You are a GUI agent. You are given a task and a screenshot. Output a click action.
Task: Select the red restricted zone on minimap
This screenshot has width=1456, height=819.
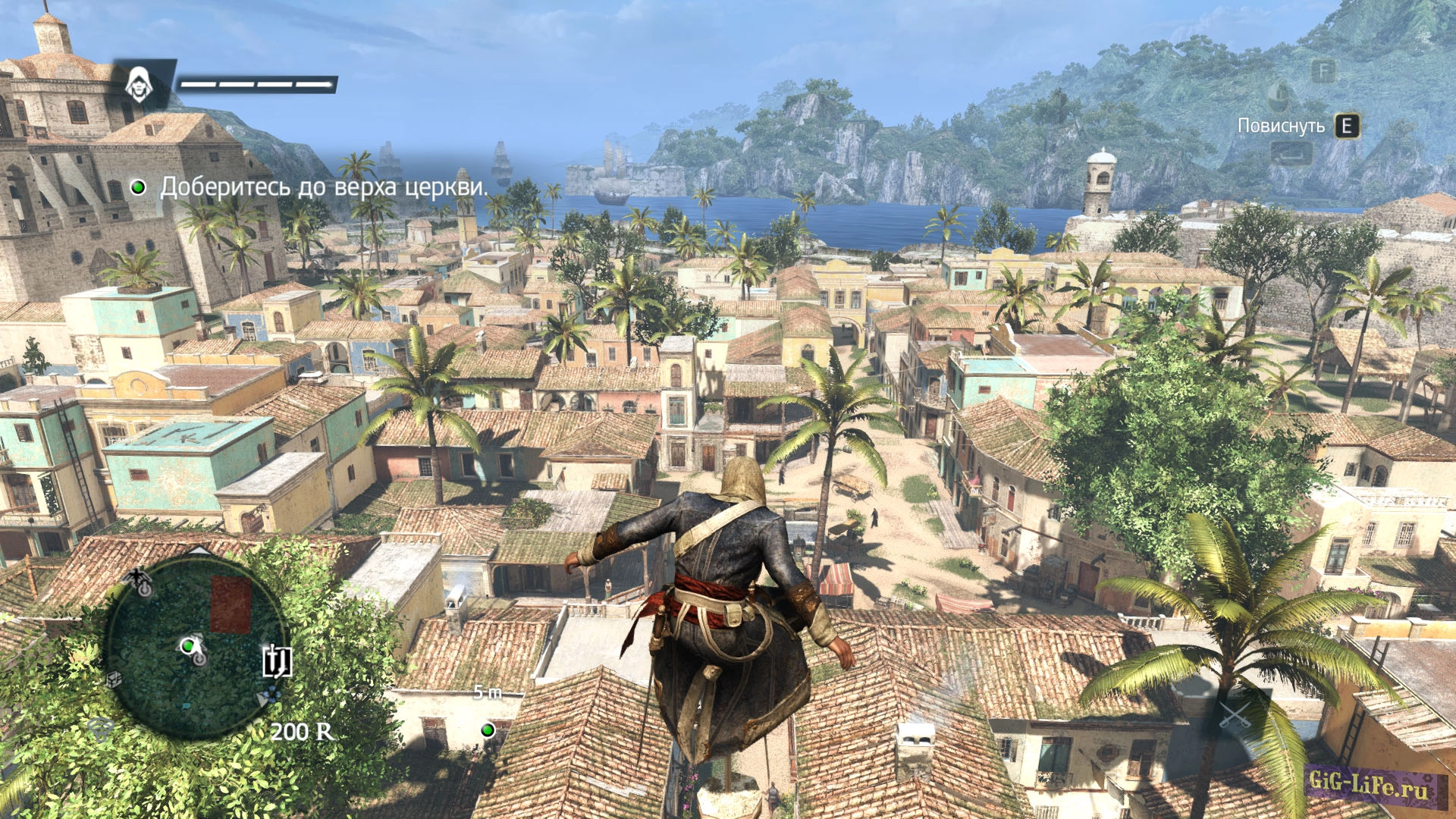click(231, 604)
